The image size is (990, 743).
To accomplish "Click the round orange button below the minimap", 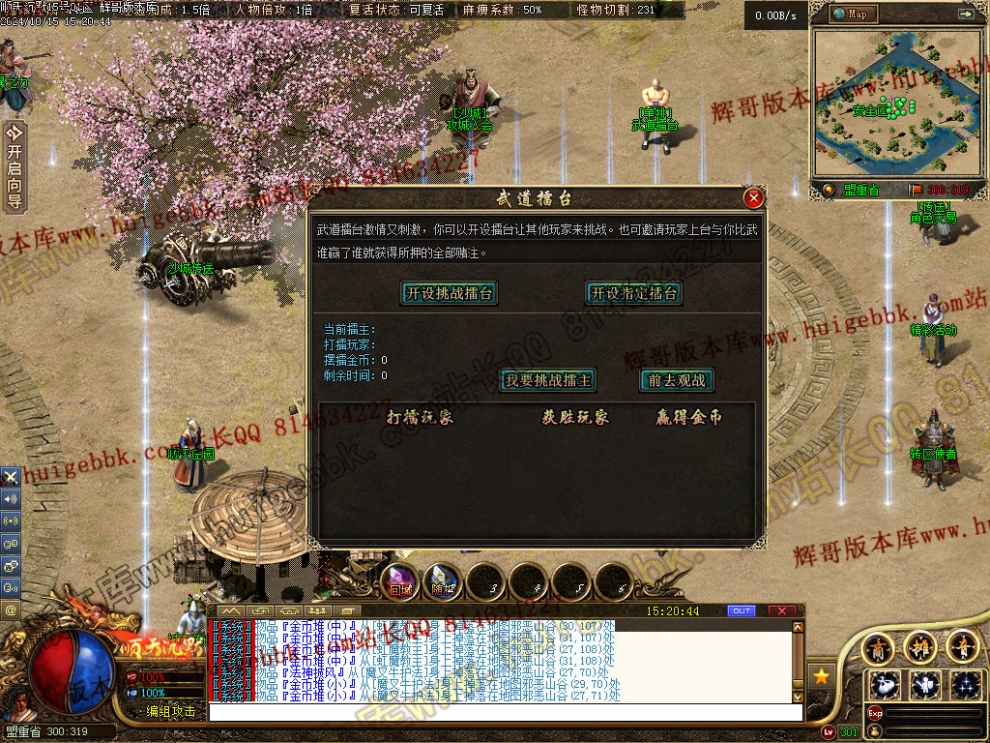I will pyautogui.click(x=827, y=189).
